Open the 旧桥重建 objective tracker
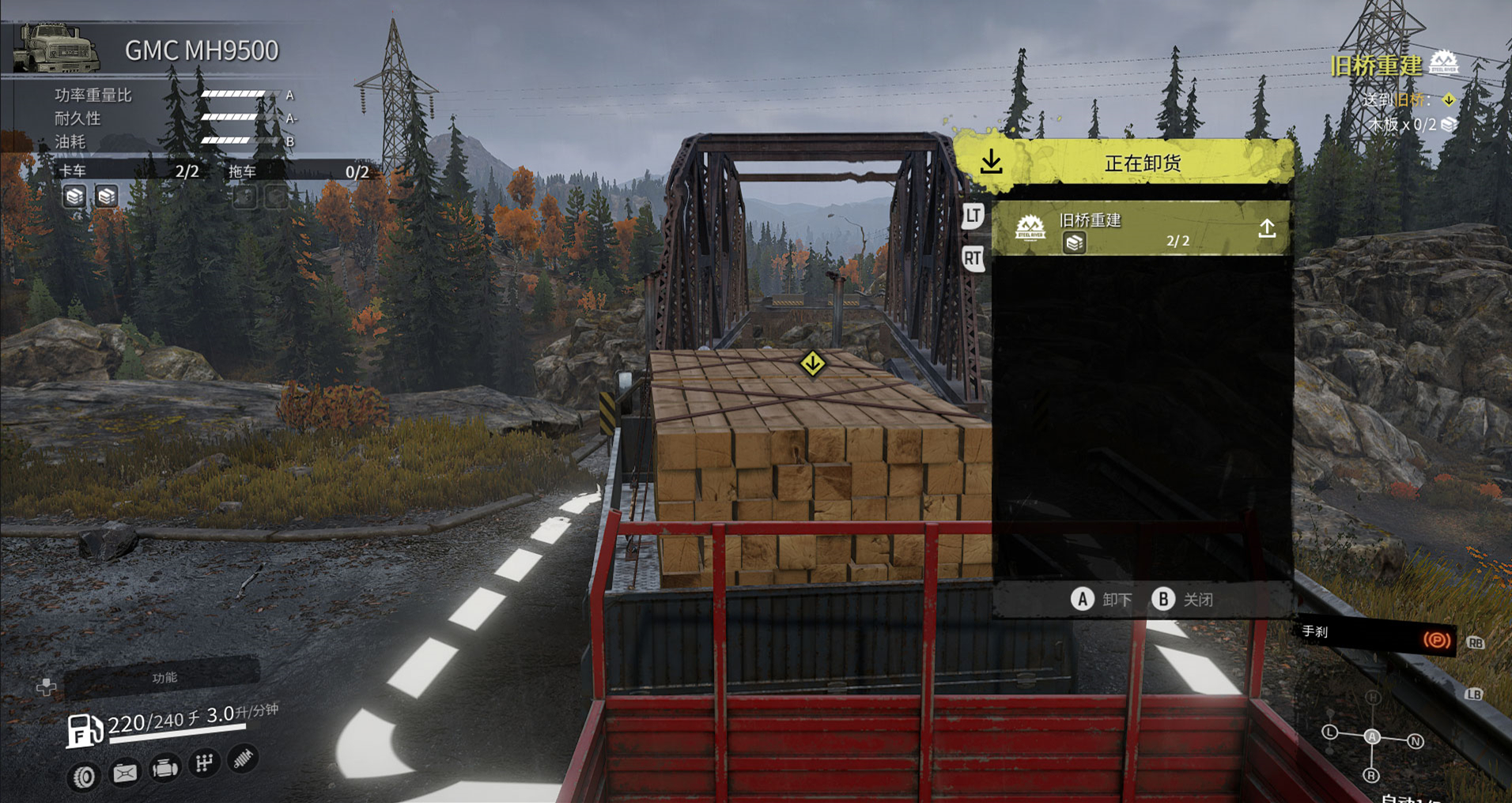1512x803 pixels. (1376, 65)
